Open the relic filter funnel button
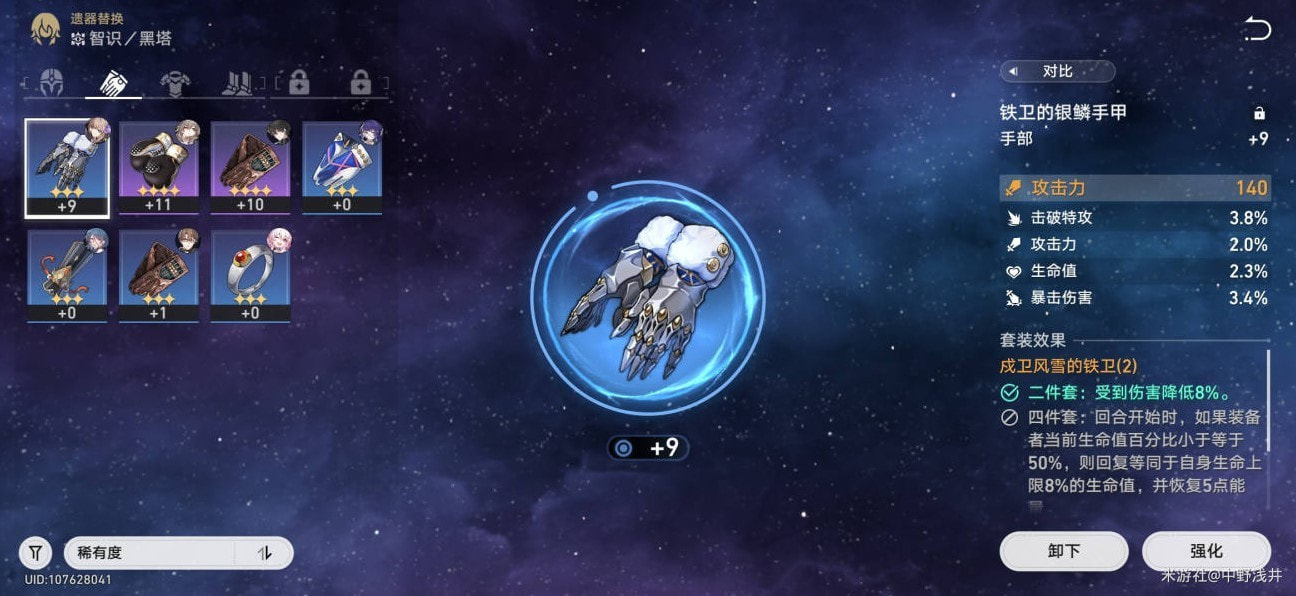The image size is (1296, 596). point(35,552)
